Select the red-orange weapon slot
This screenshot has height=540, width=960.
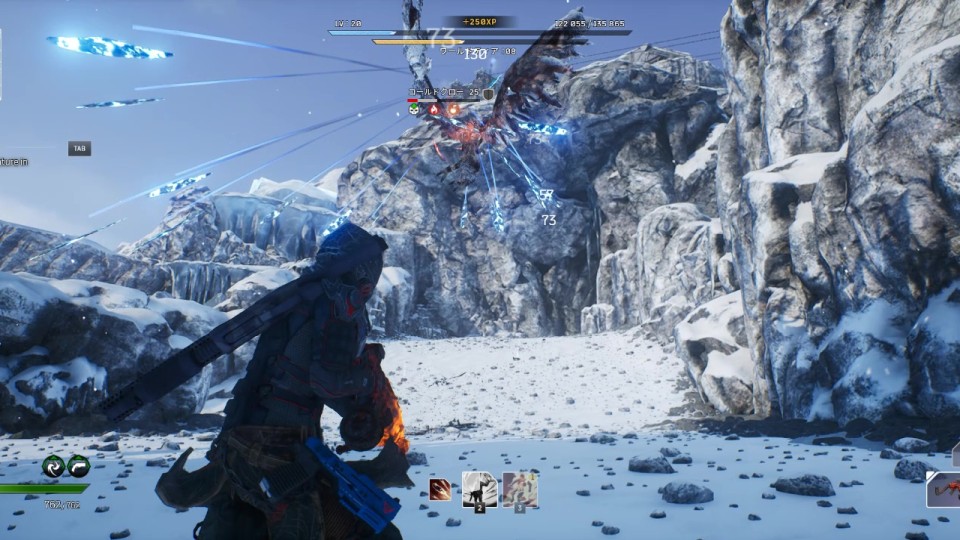pos(943,490)
